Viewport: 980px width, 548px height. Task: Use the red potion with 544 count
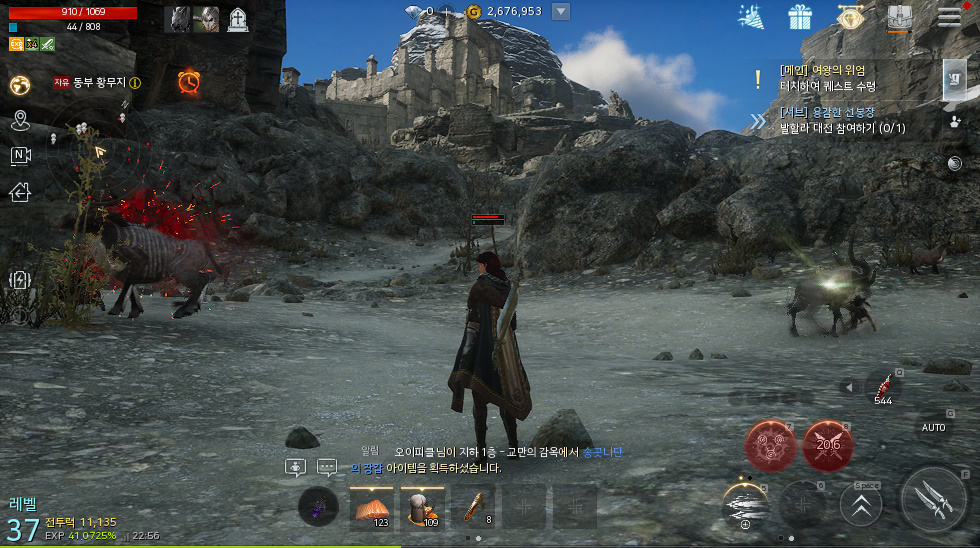coord(883,387)
